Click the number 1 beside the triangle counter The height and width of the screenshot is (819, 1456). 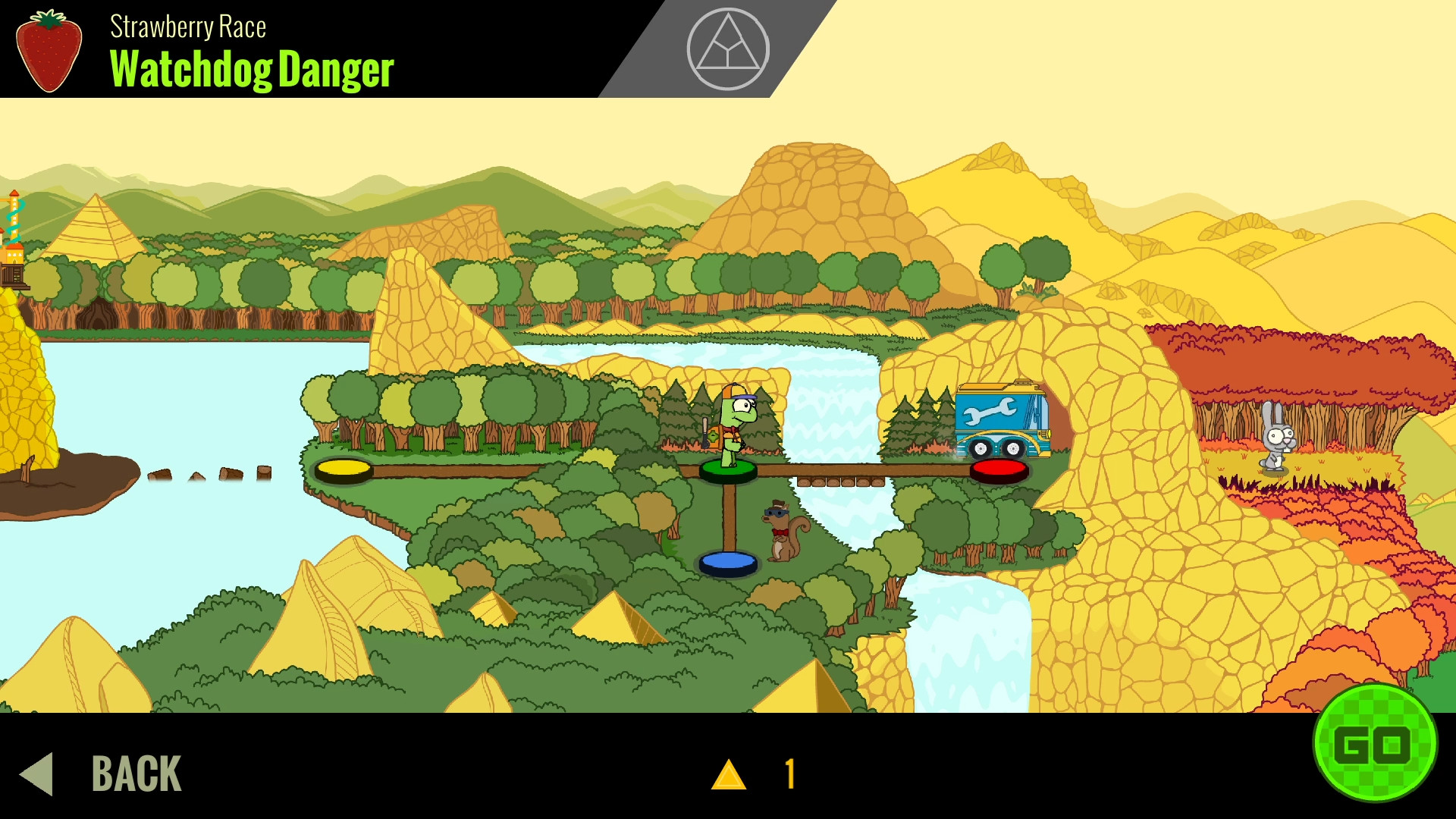click(789, 773)
